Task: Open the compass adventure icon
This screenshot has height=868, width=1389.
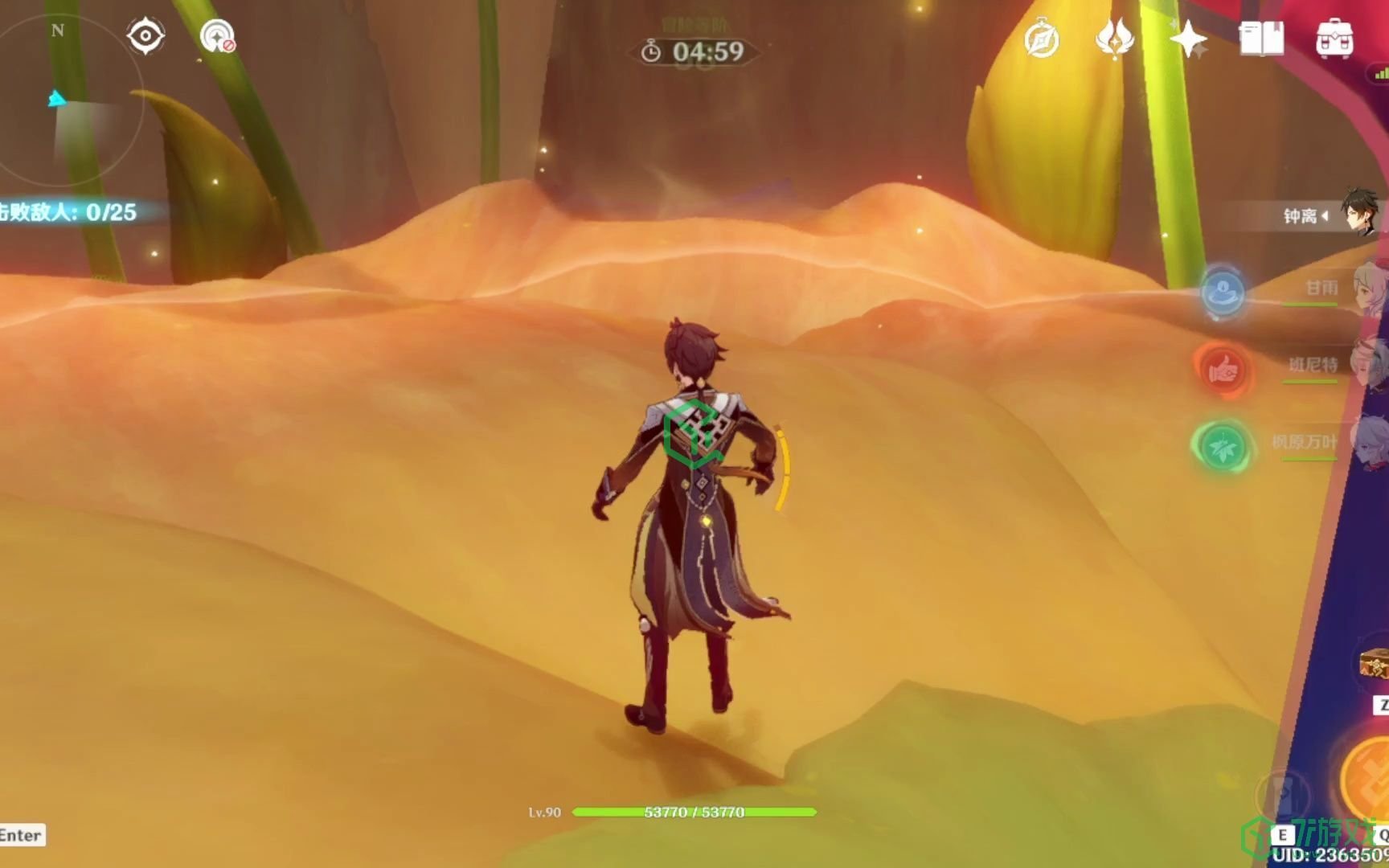Action: pyautogui.click(x=1042, y=39)
